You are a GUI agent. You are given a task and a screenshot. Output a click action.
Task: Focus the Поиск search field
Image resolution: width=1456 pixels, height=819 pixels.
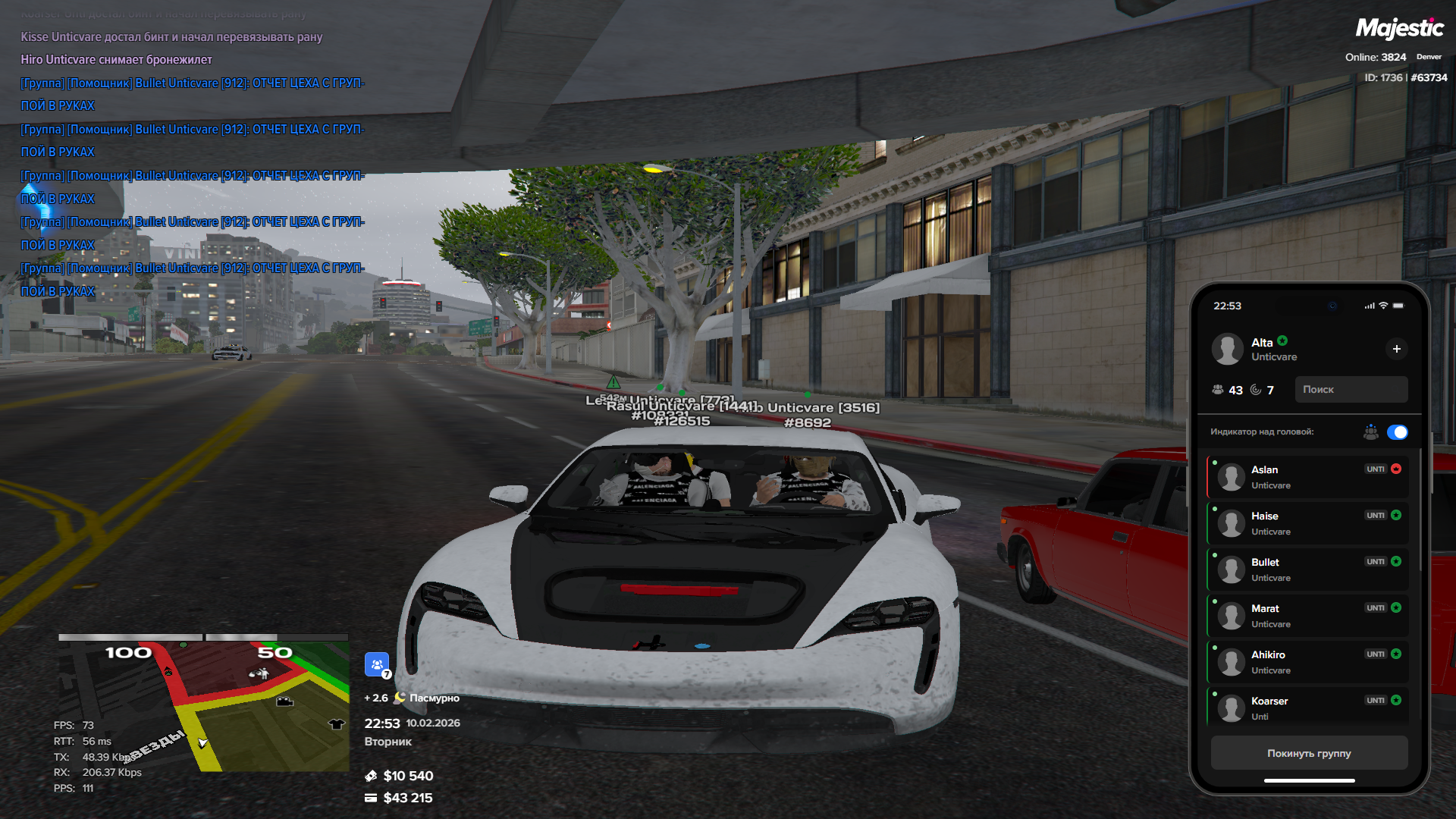(1351, 390)
